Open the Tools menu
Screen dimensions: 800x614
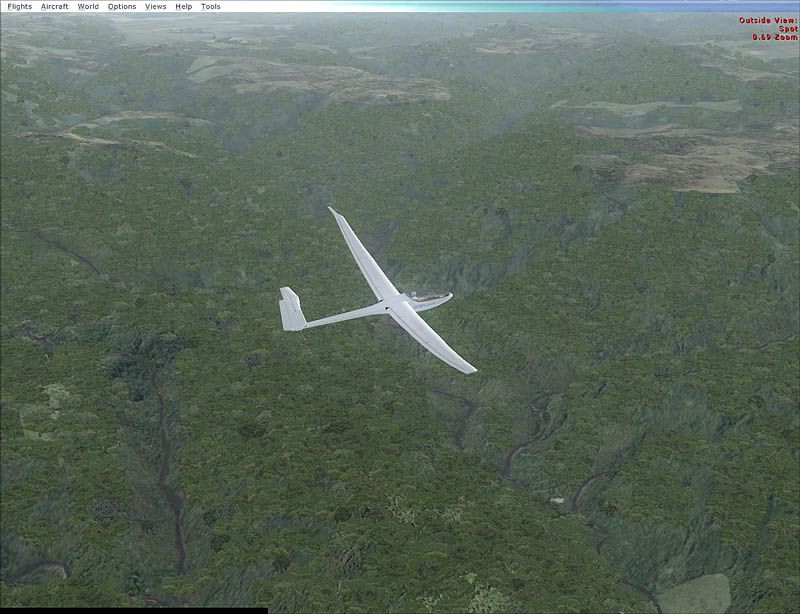[210, 6]
